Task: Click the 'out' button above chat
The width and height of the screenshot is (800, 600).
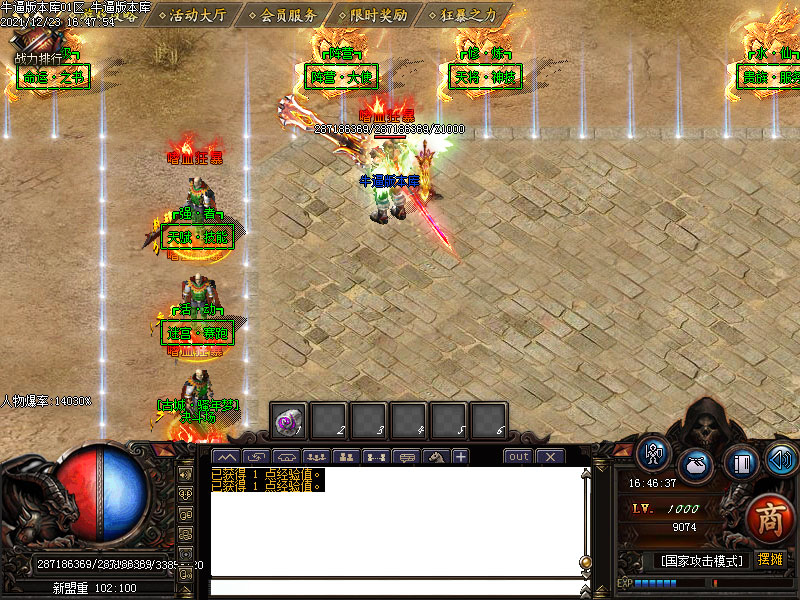Action: point(518,457)
